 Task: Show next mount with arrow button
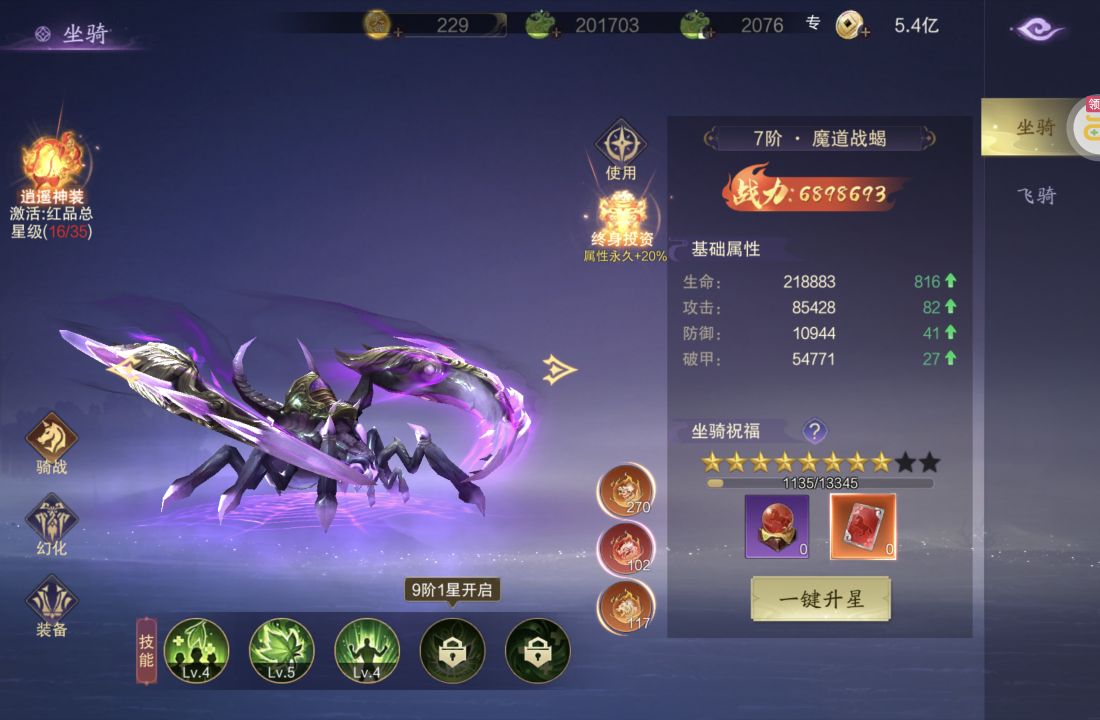click(x=561, y=370)
